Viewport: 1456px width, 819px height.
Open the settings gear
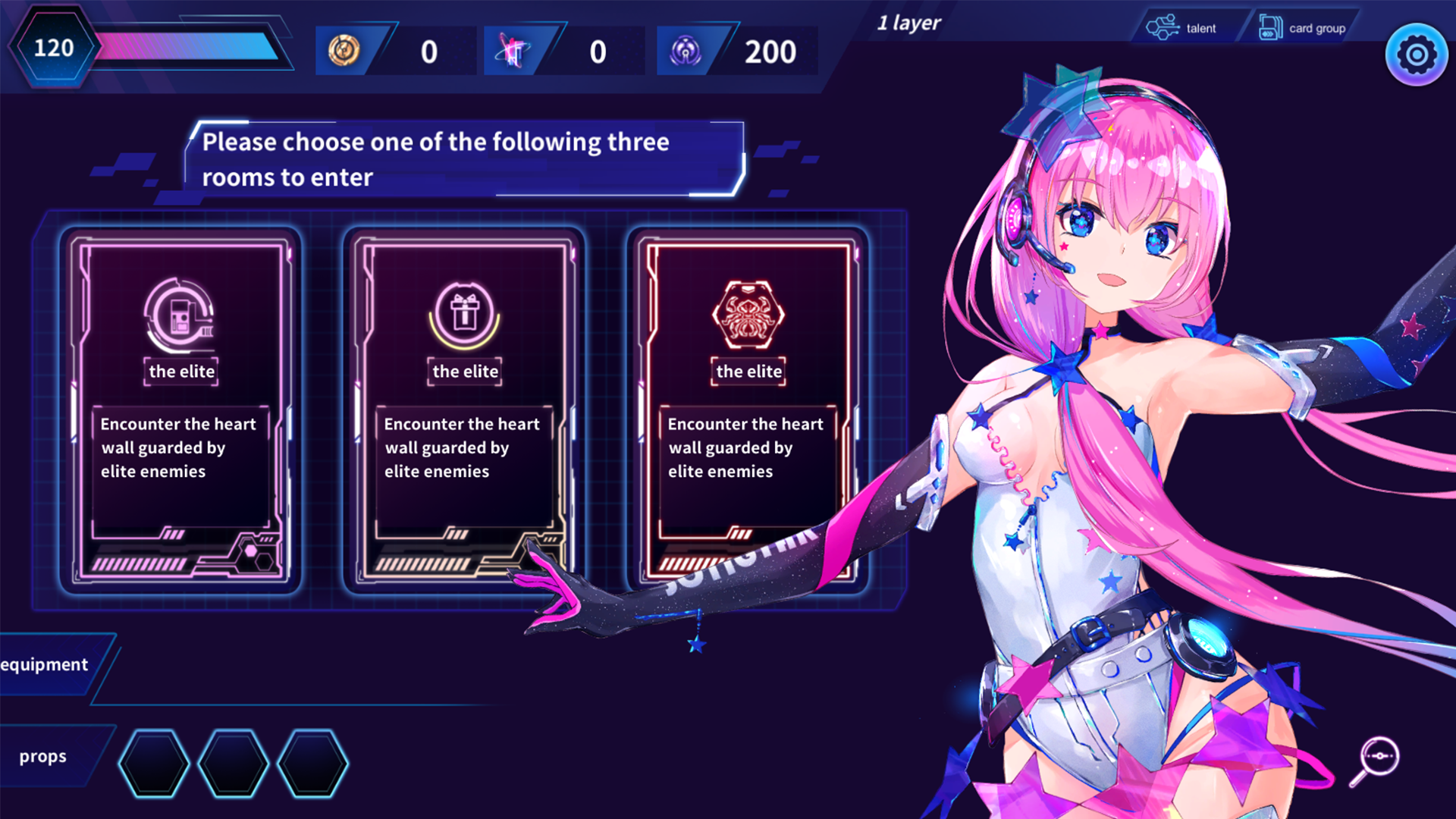coord(1415,54)
